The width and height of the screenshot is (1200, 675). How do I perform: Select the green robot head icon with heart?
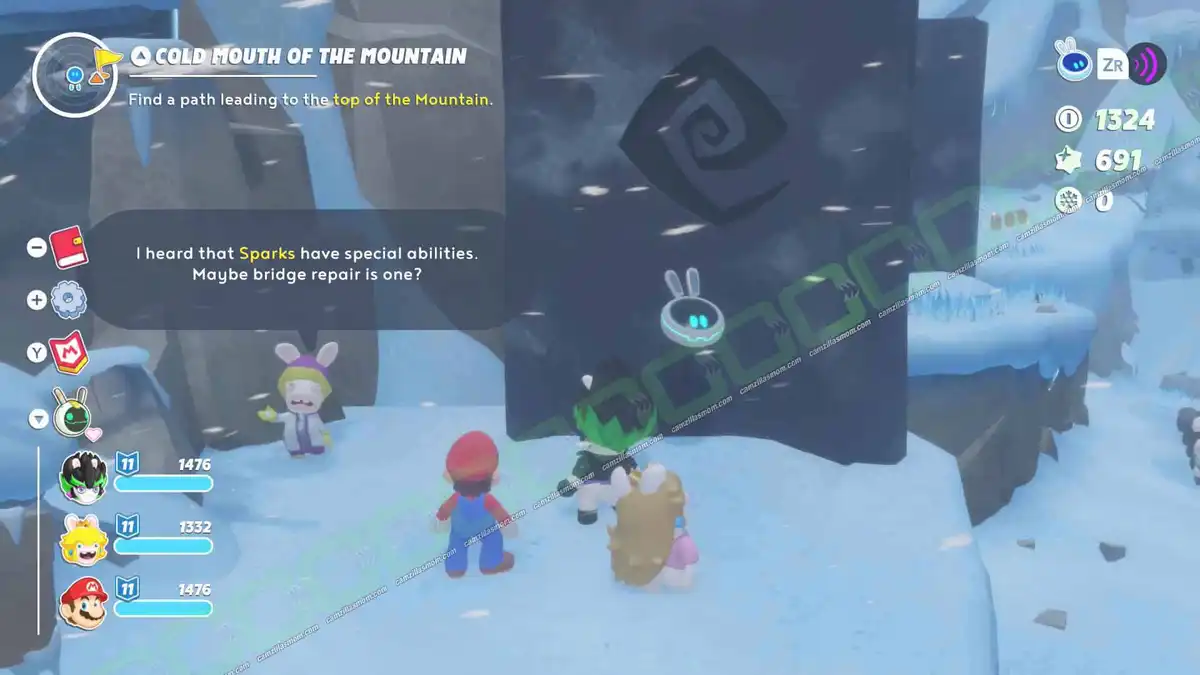(69, 413)
